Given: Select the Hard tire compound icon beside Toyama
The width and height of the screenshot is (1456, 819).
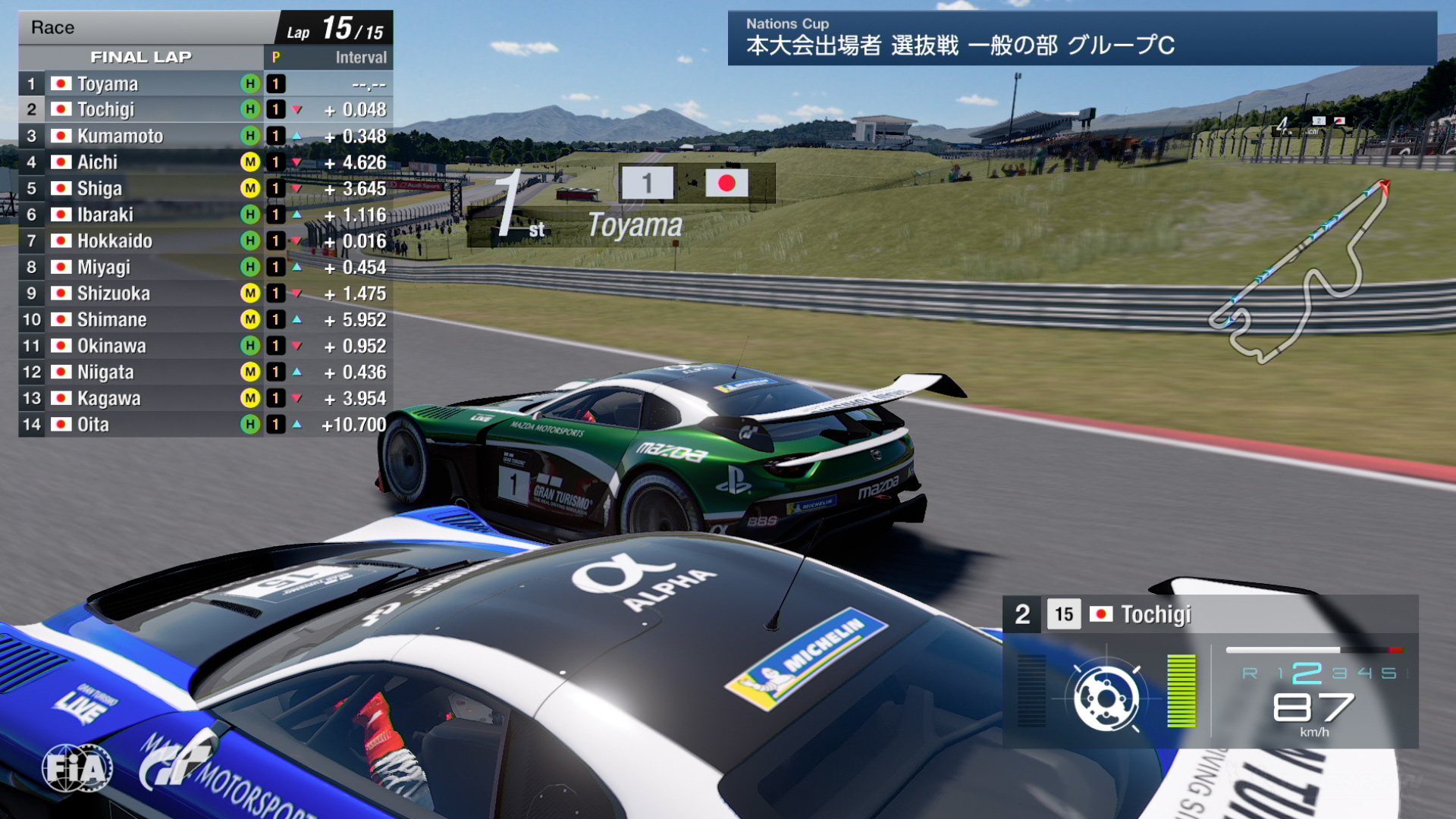Looking at the screenshot, I should [250, 83].
